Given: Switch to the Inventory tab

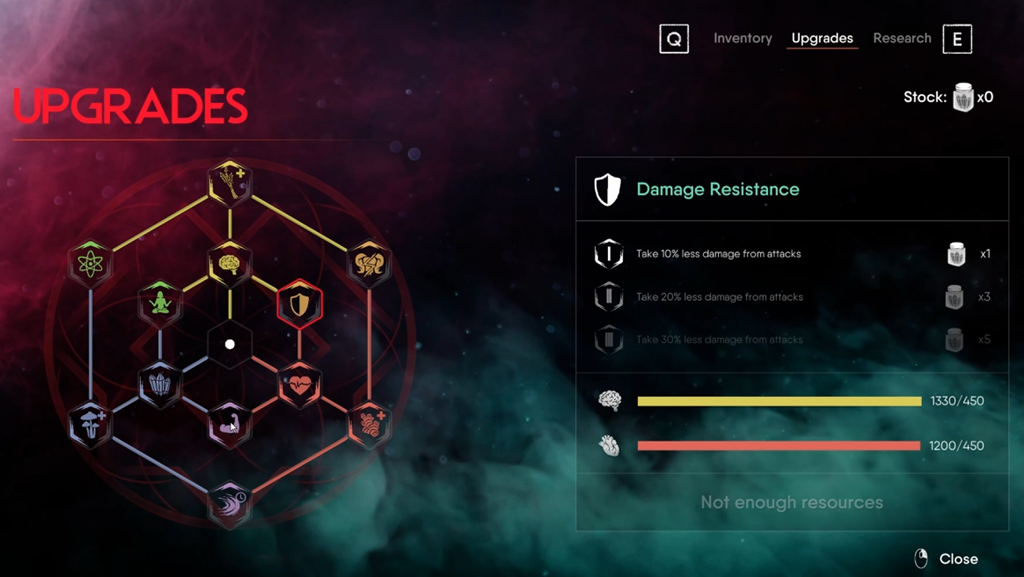Looking at the screenshot, I should 742,38.
